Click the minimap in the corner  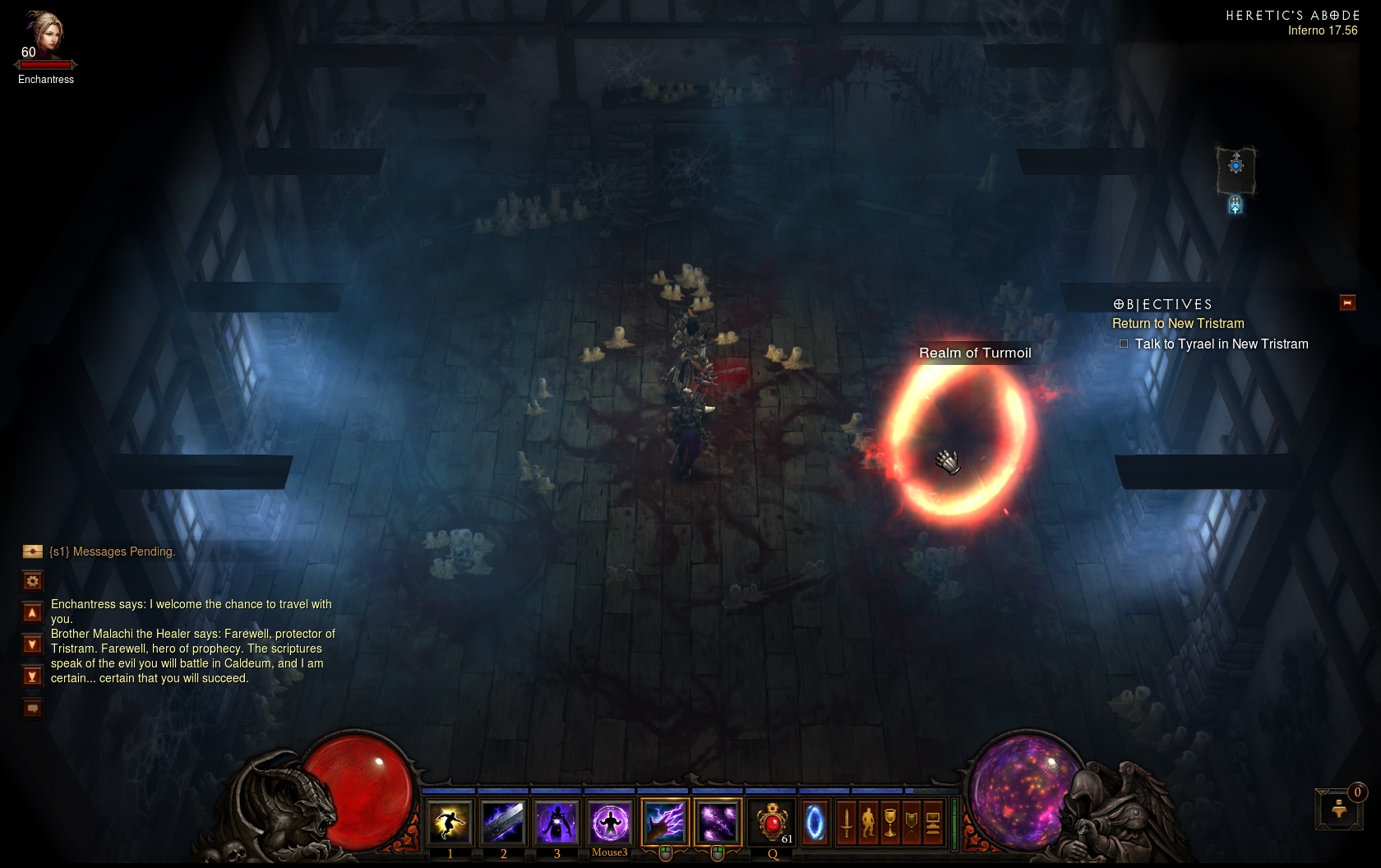point(1236,169)
